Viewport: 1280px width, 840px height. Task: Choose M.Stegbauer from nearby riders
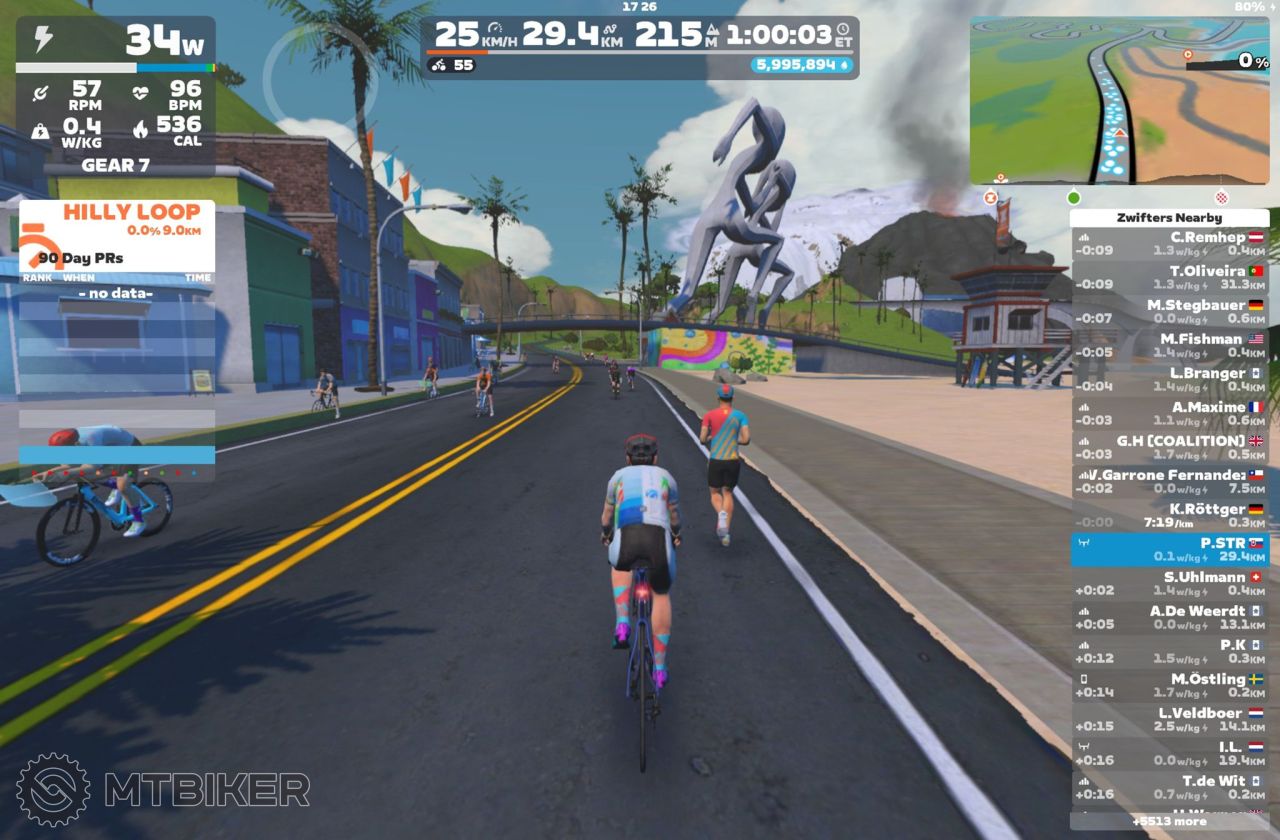[x=1169, y=312]
